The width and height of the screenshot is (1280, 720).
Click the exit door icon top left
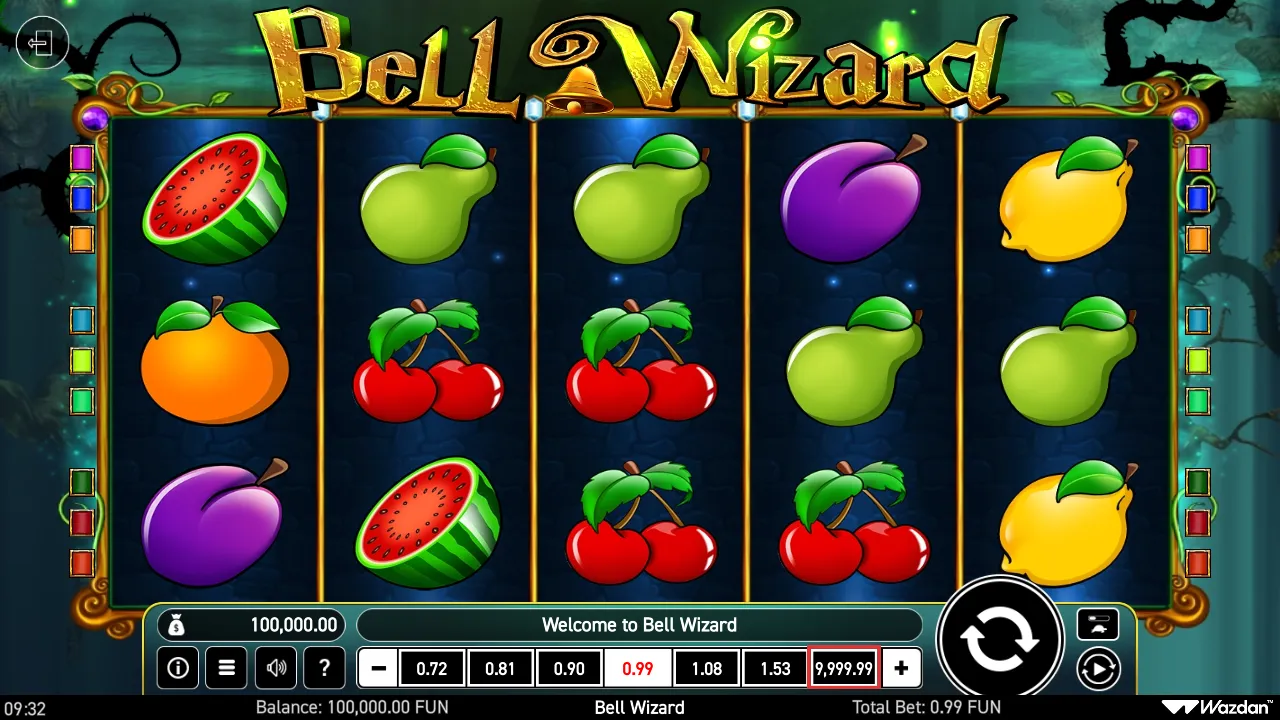(x=41, y=43)
